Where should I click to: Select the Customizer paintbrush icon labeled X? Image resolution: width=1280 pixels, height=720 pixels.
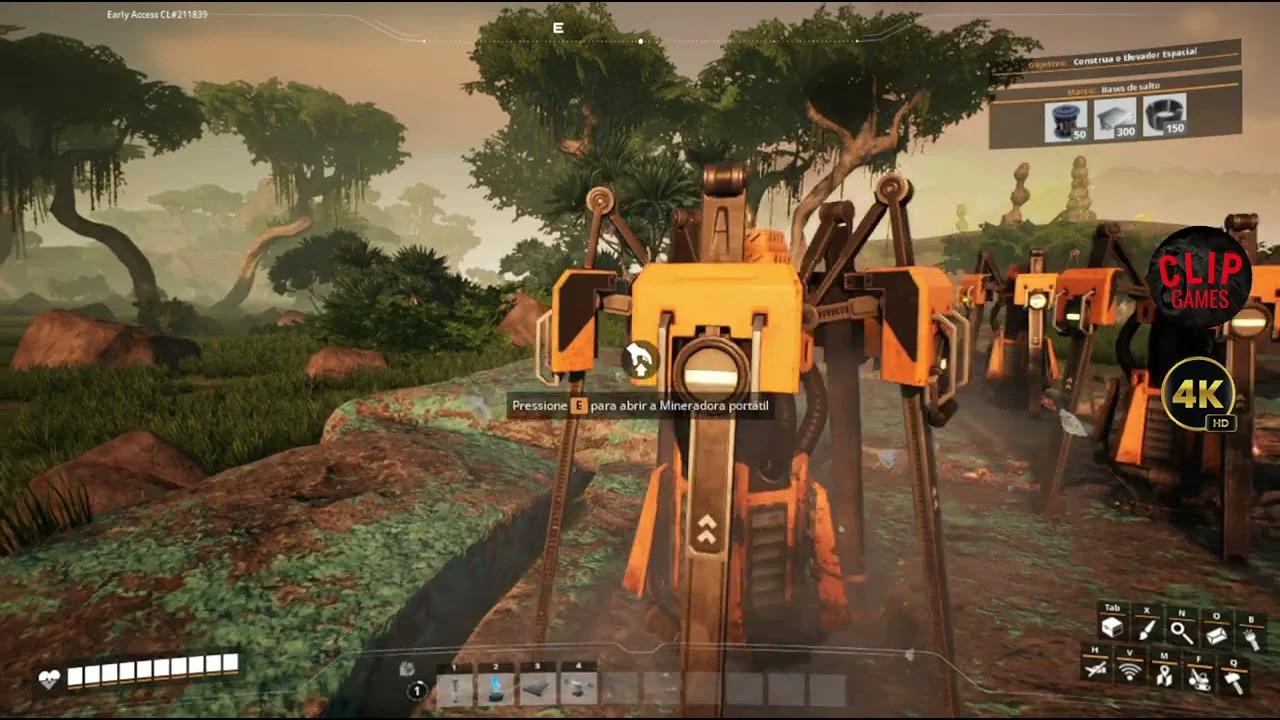point(1147,630)
